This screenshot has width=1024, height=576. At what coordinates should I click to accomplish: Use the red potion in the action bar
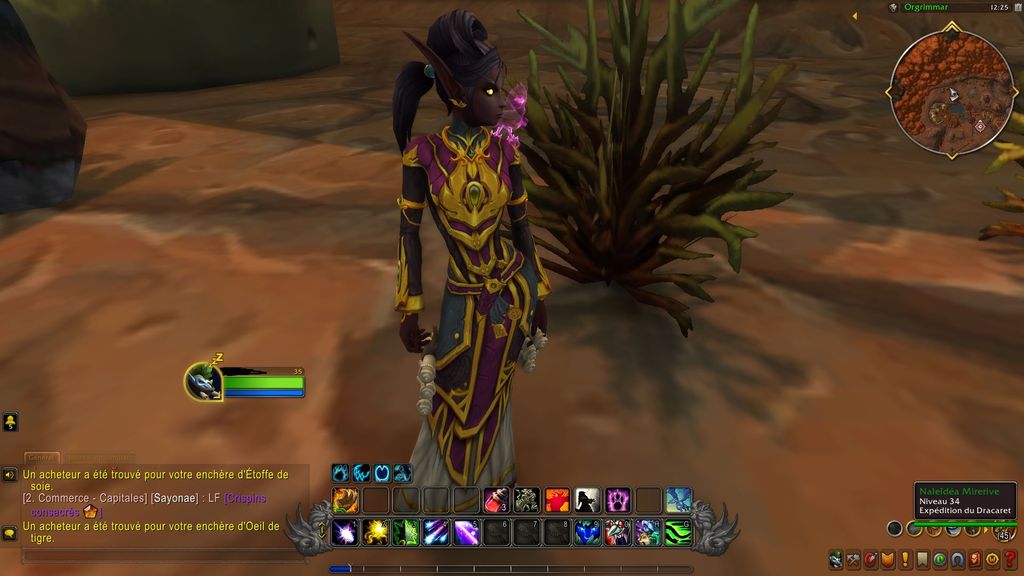pyautogui.click(x=496, y=500)
